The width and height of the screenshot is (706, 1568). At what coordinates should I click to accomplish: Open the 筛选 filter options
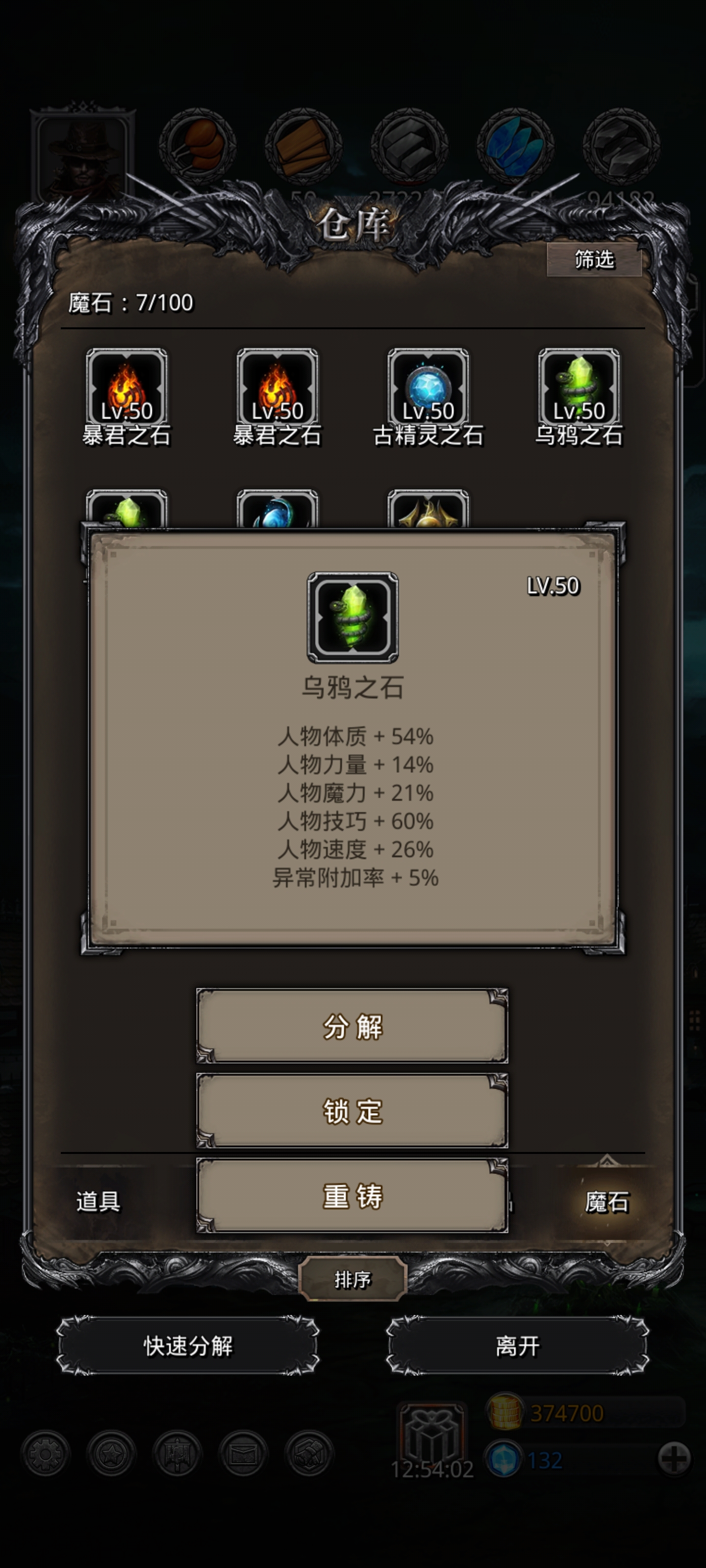coord(595,259)
